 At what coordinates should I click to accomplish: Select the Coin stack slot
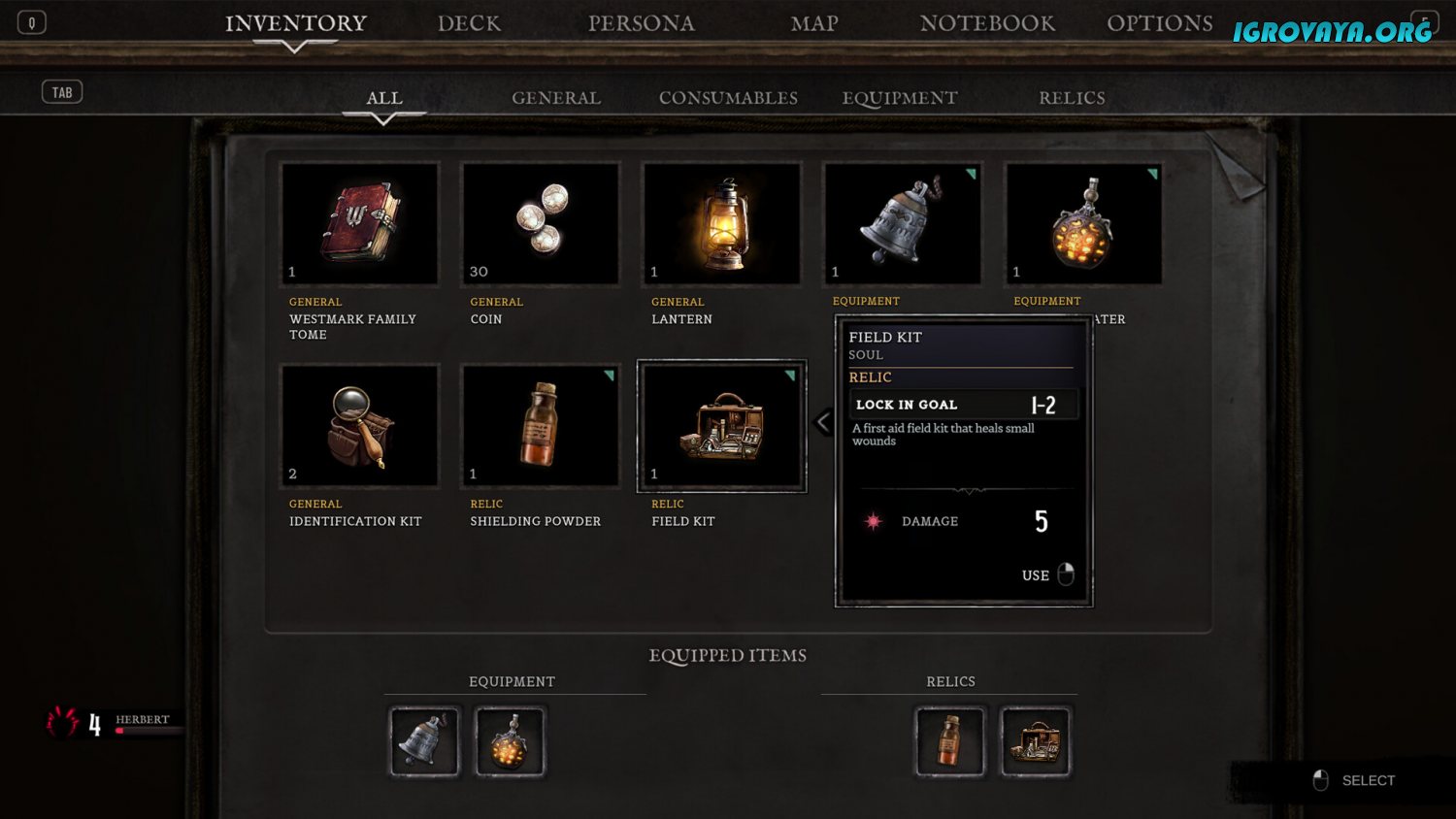click(x=541, y=224)
